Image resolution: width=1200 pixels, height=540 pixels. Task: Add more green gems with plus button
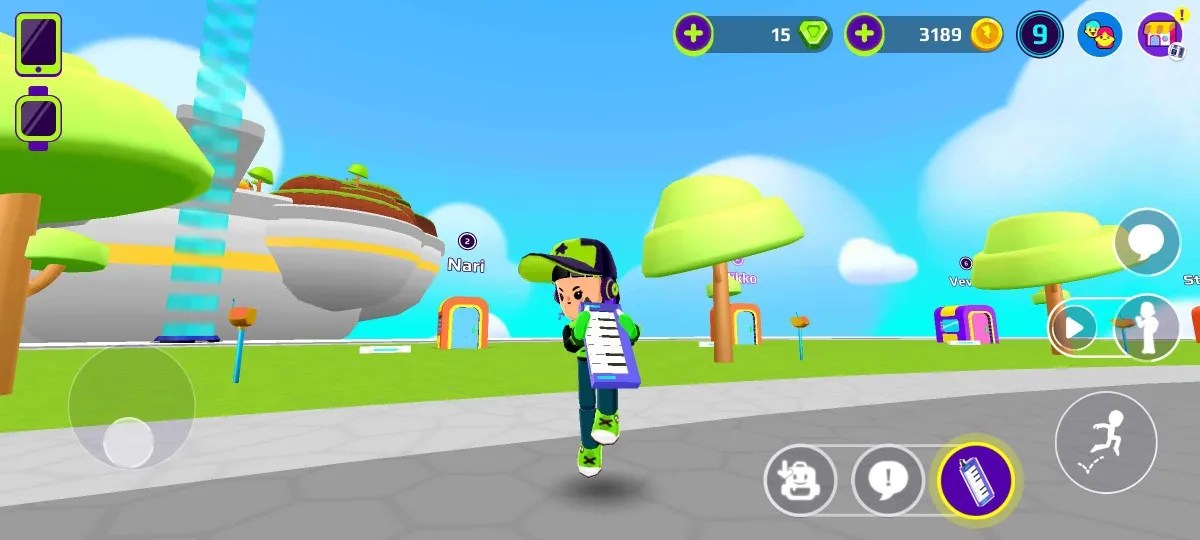[x=692, y=35]
